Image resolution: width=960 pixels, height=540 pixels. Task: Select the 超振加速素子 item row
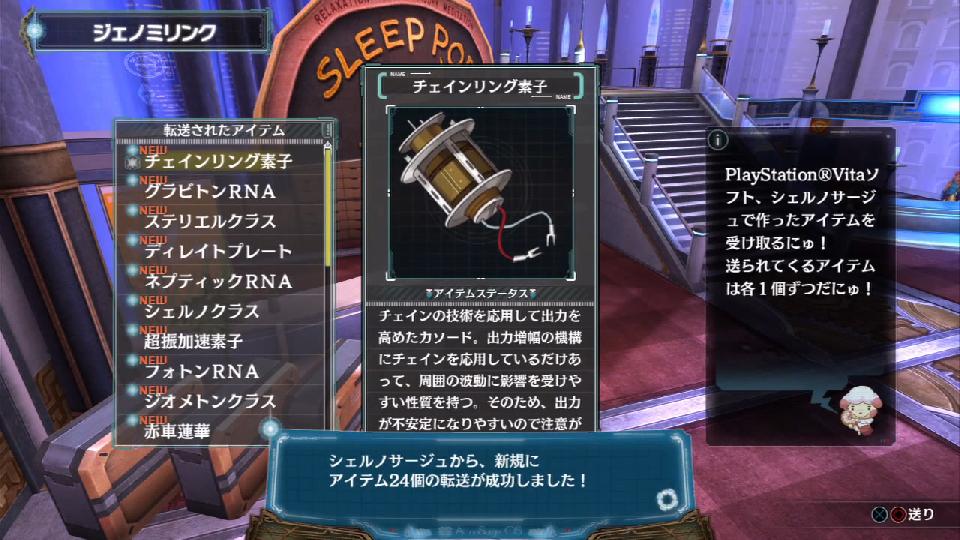tap(194, 341)
